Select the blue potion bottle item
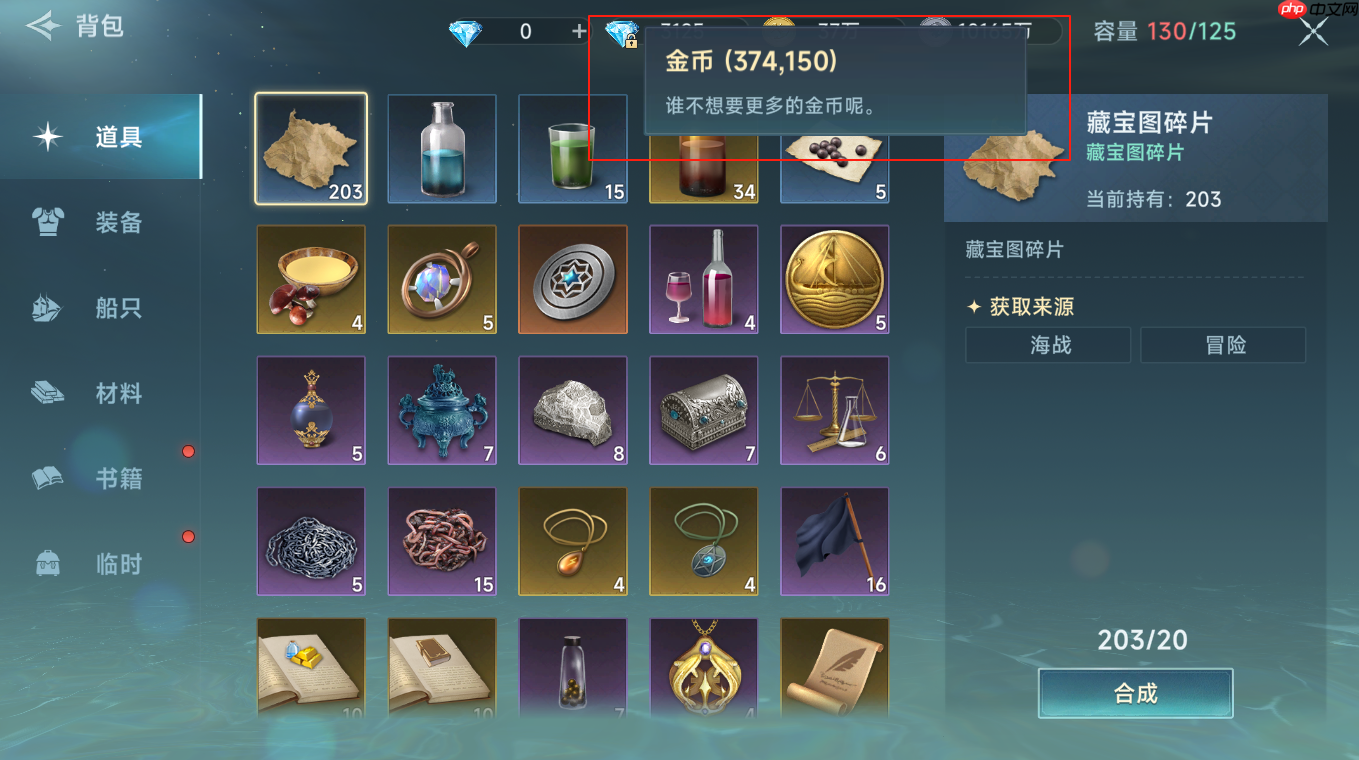 pyautogui.click(x=442, y=149)
